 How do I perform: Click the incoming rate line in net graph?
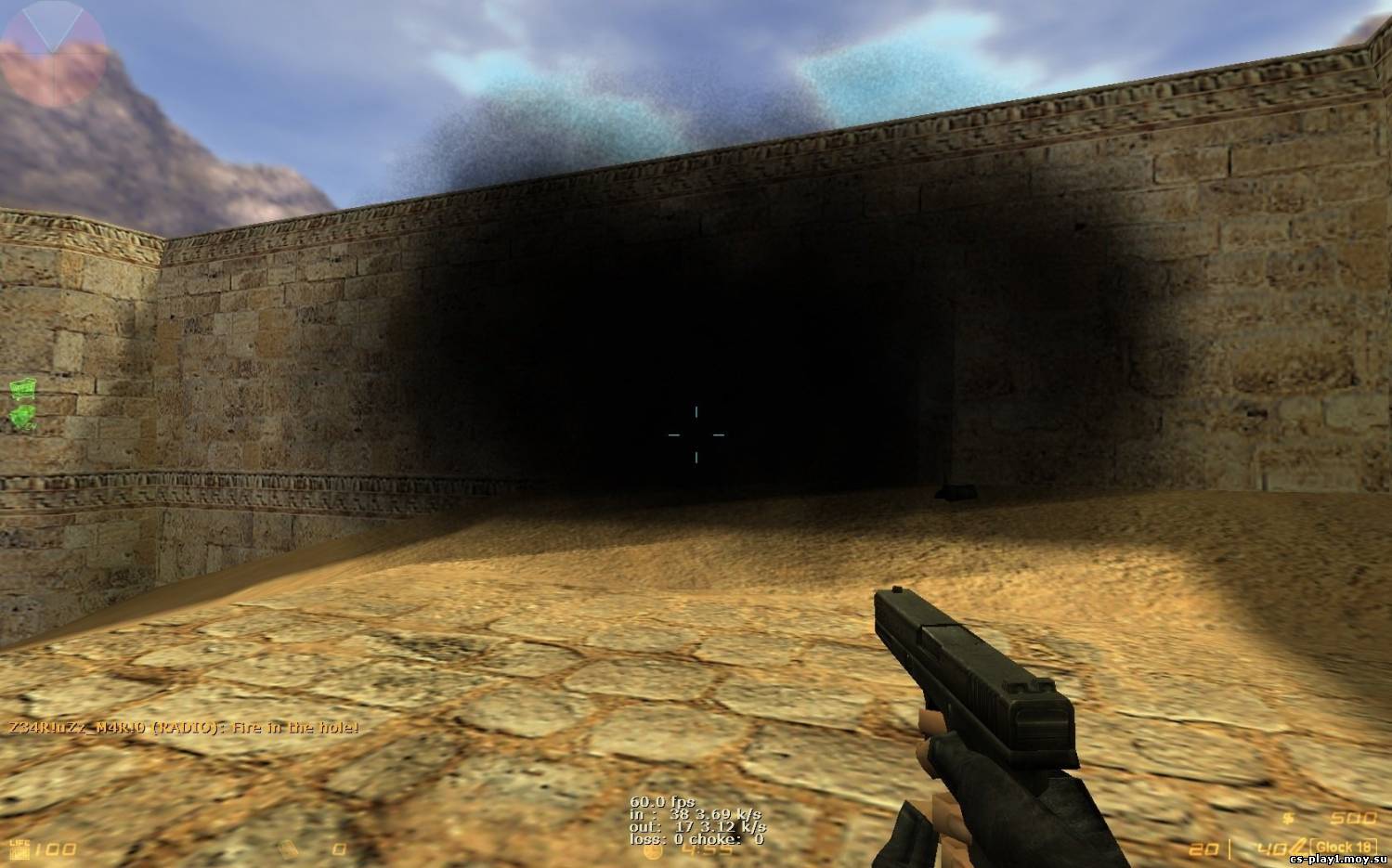click(x=696, y=815)
